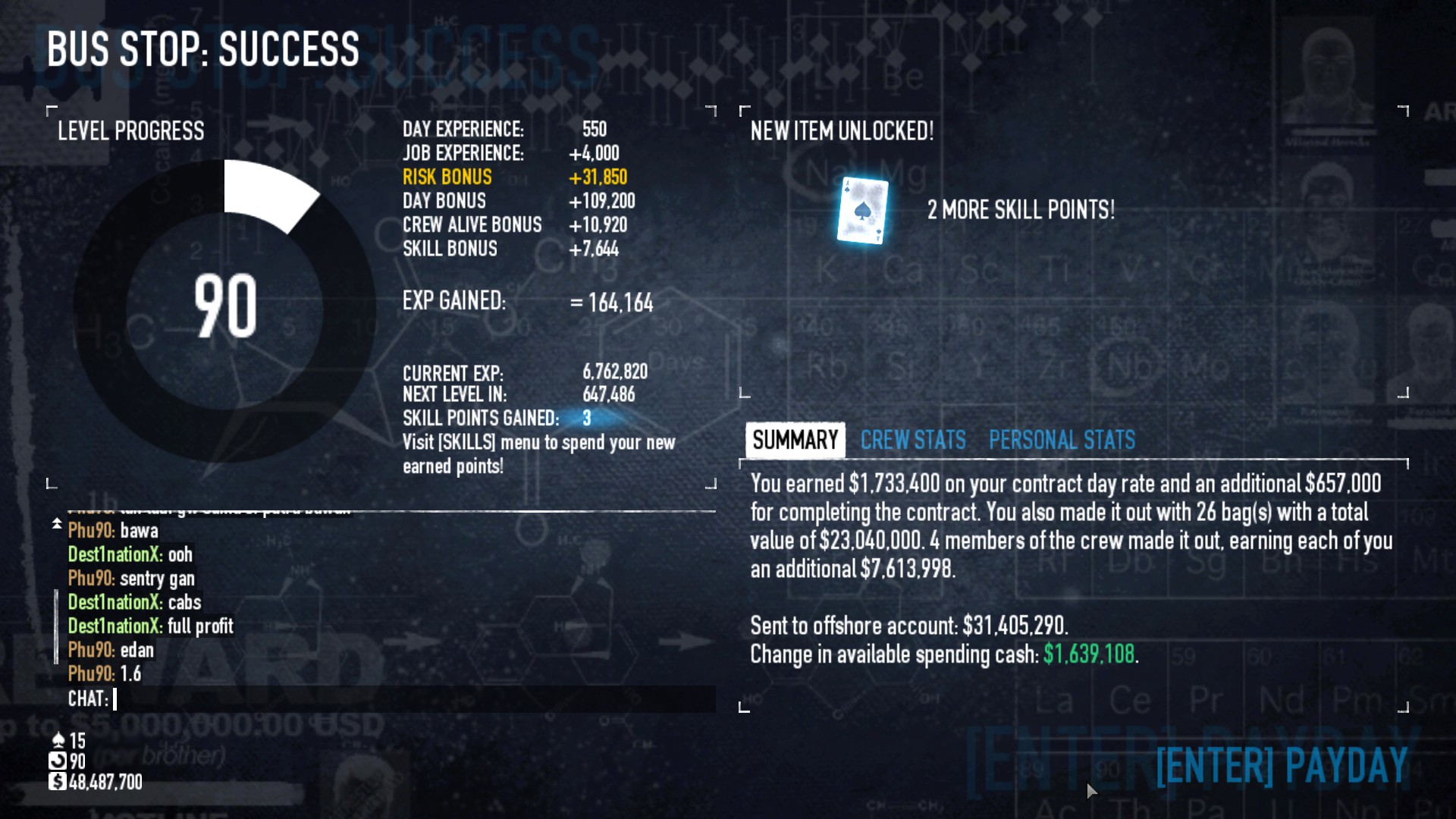1456x819 pixels.
Task: Click the green $1,639,108 spending cash amount
Action: pyautogui.click(x=1090, y=655)
